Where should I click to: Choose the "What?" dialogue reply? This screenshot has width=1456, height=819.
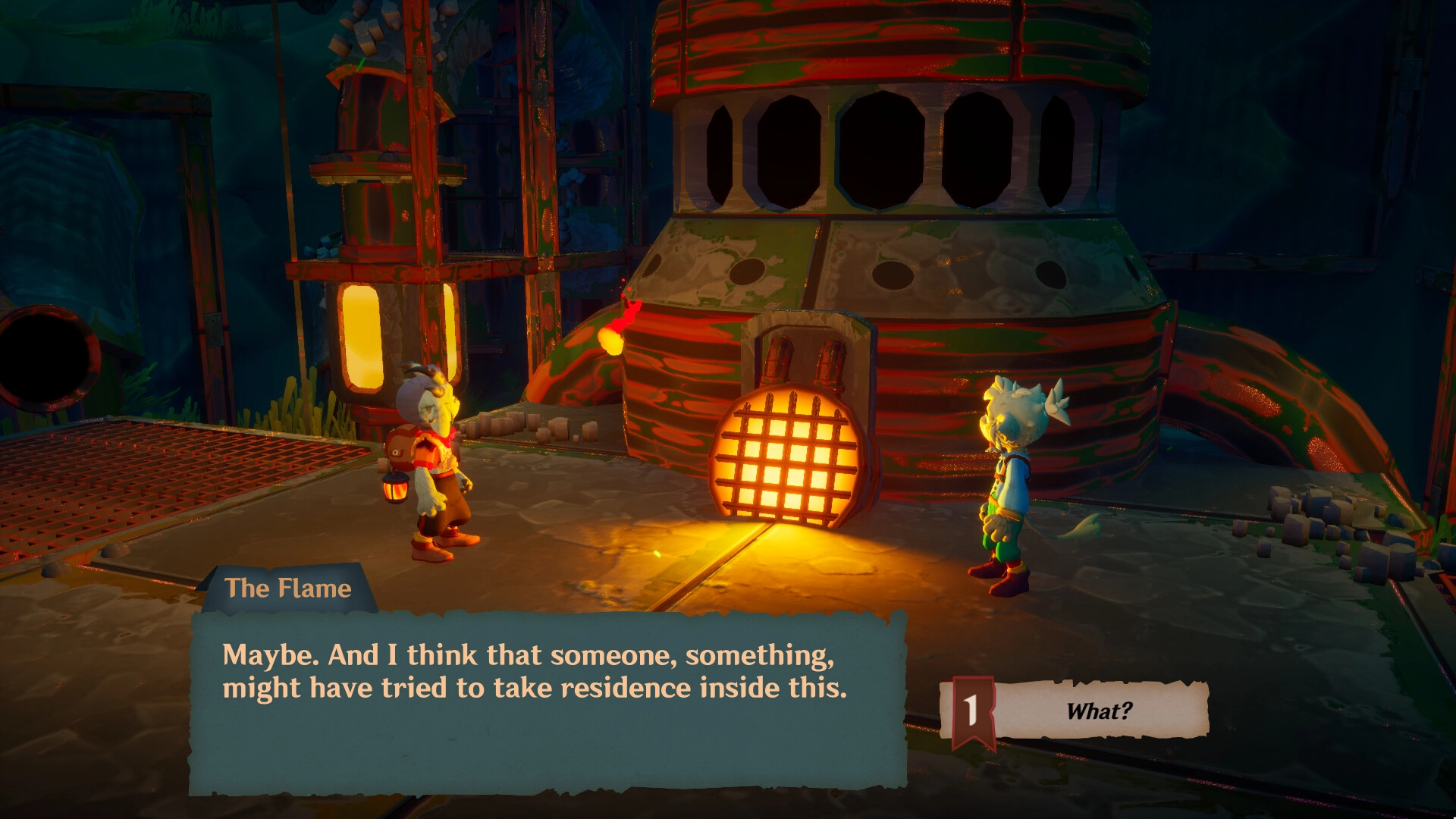pos(1097,711)
